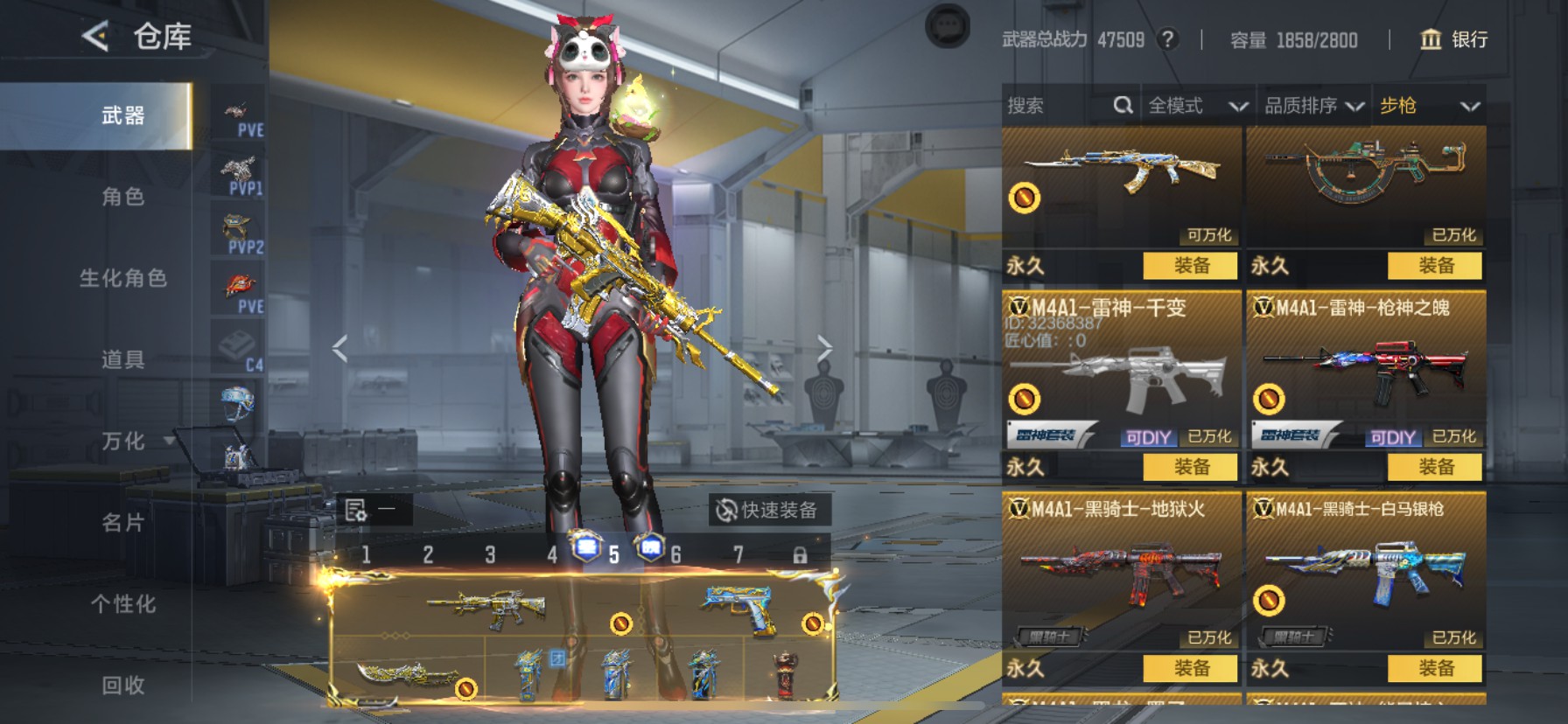Equip the M4A1-雷神-千变 rifle
The height and width of the screenshot is (724, 1568).
pos(1190,467)
